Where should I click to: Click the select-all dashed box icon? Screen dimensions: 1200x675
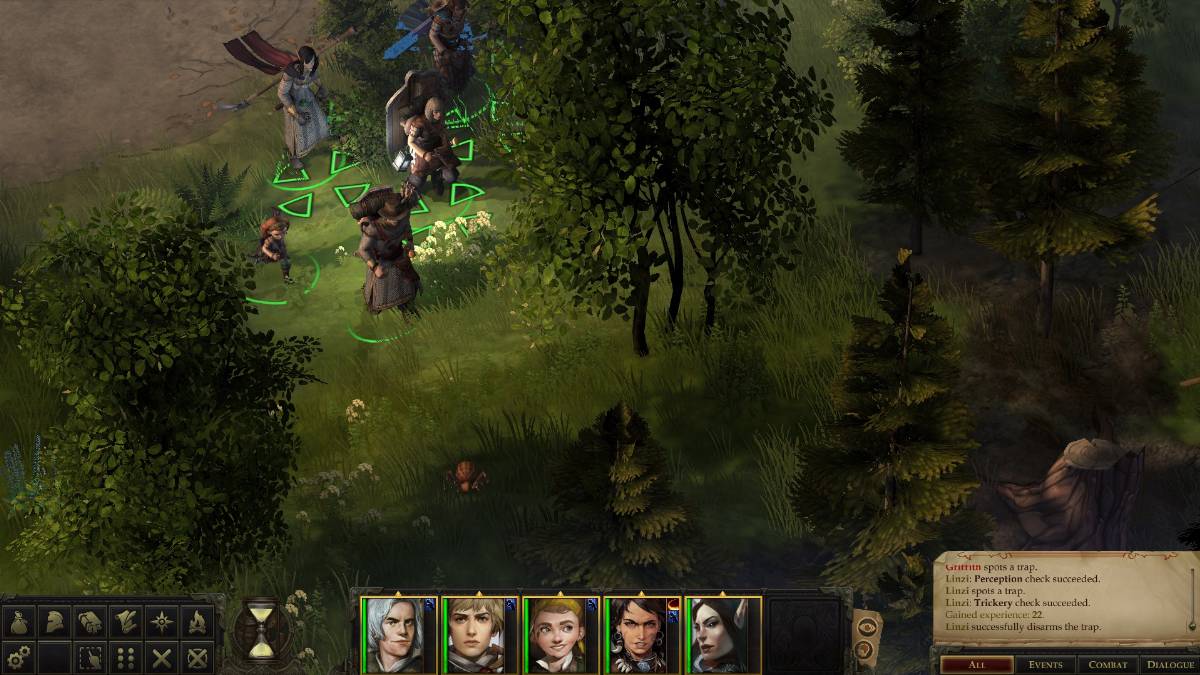91,657
